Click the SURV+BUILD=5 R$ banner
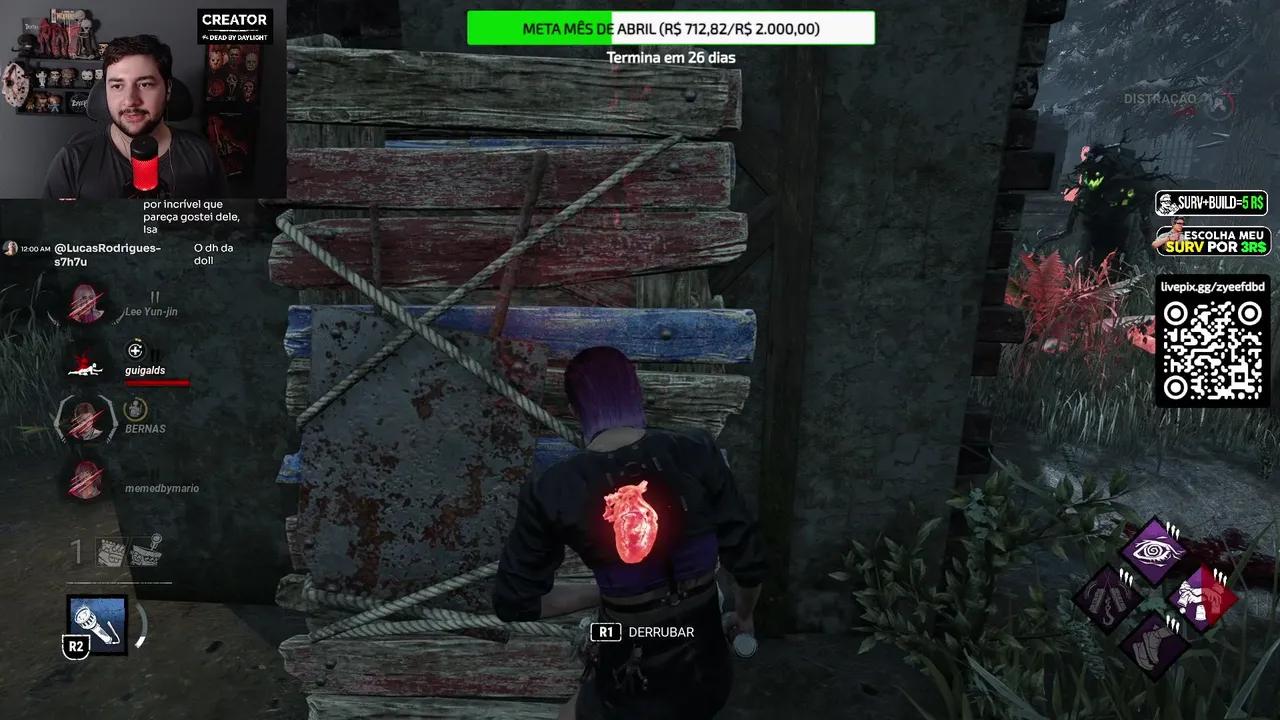 pyautogui.click(x=1212, y=202)
